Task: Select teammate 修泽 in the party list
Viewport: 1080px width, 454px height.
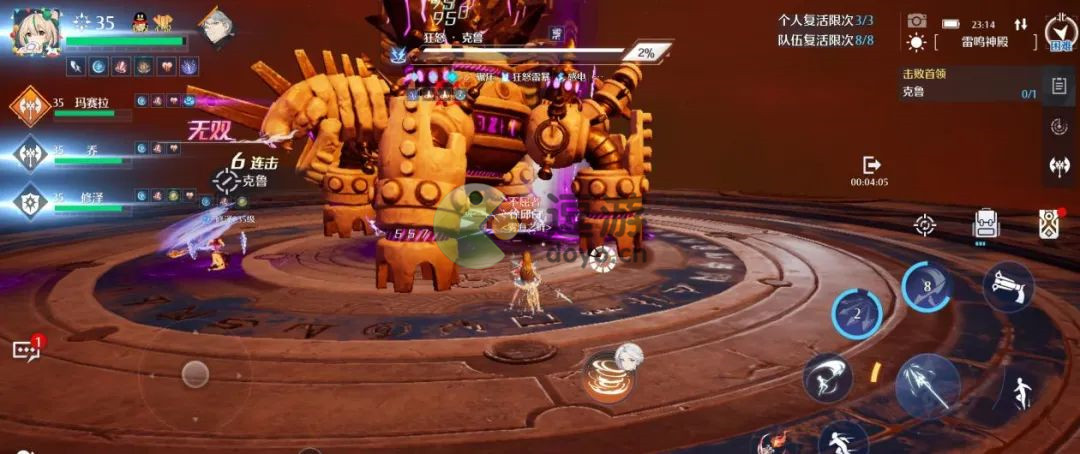Action: click(x=31, y=201)
